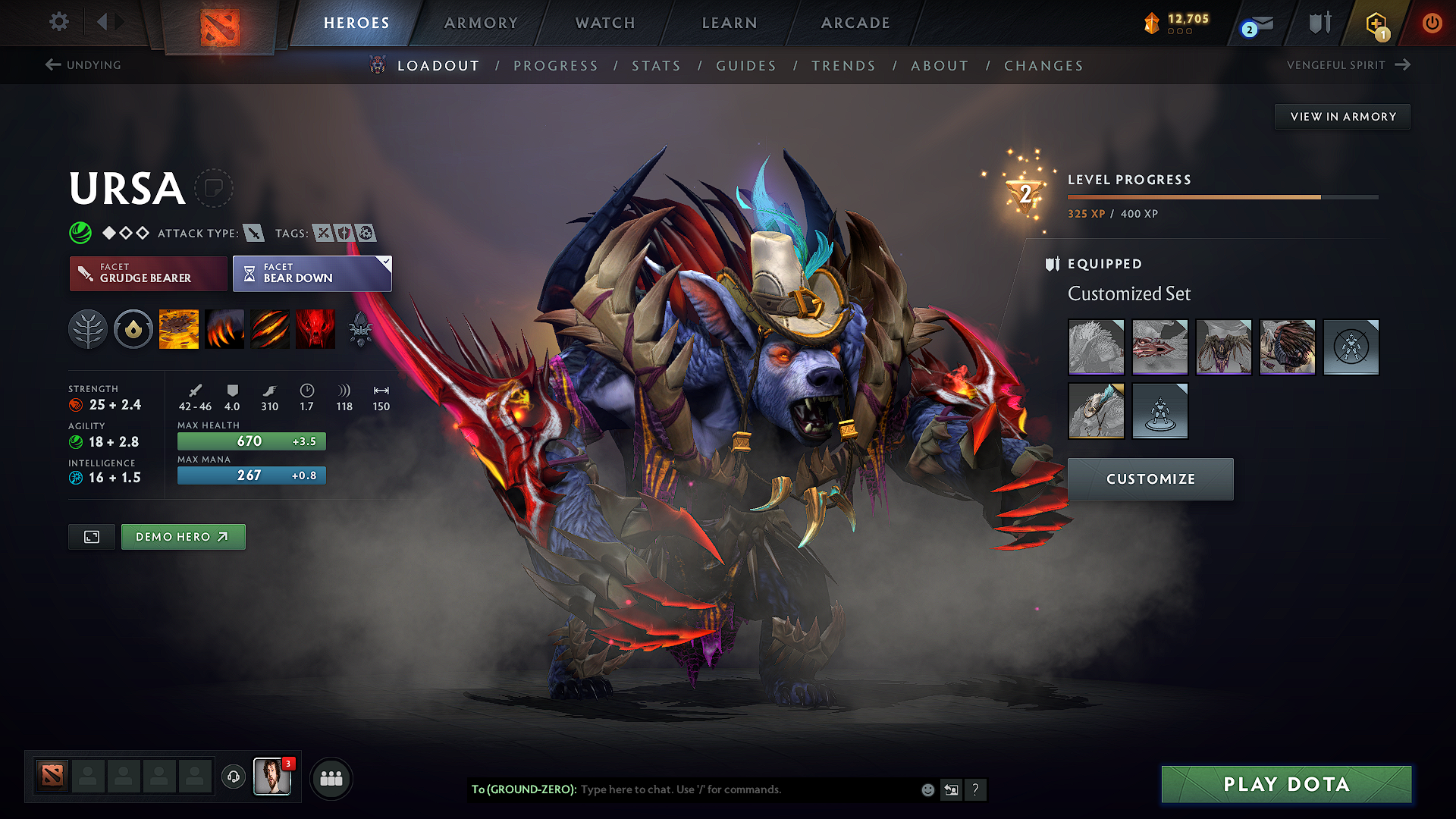Click the level progress bar
Screen dimensions: 1456x819
pyautogui.click(x=1221, y=196)
